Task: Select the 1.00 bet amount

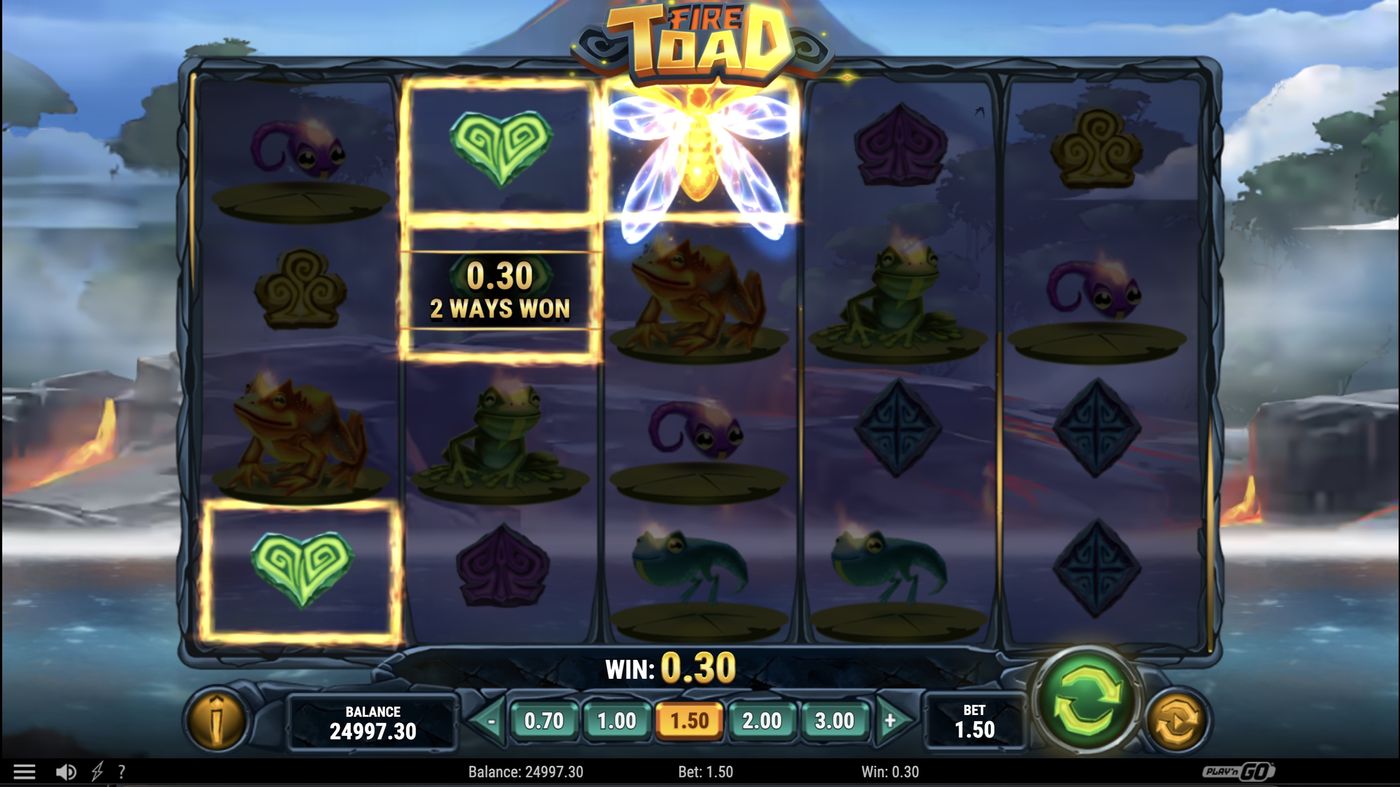Action: pos(617,719)
